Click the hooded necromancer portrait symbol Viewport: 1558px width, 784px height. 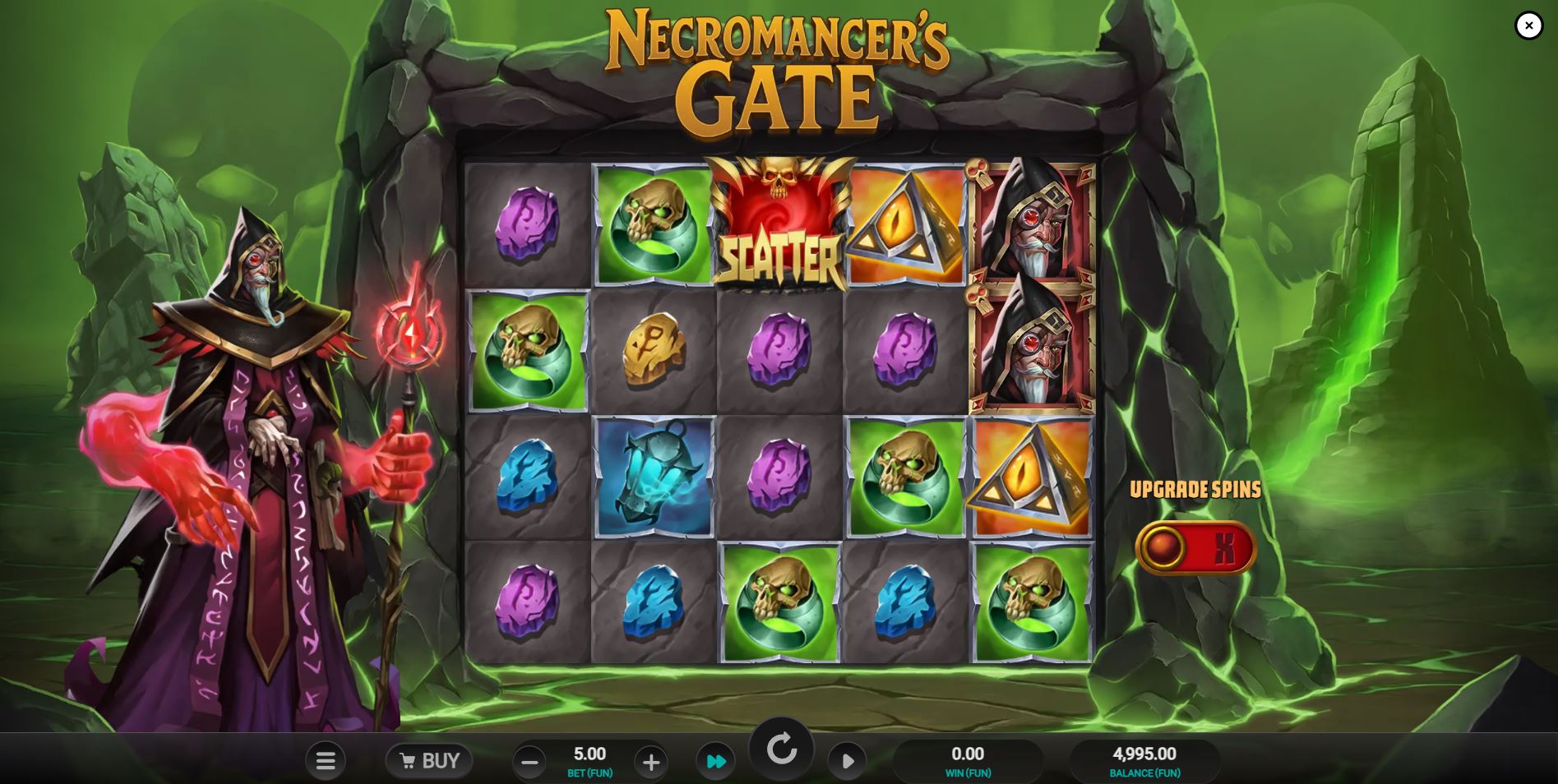pyautogui.click(x=1032, y=222)
